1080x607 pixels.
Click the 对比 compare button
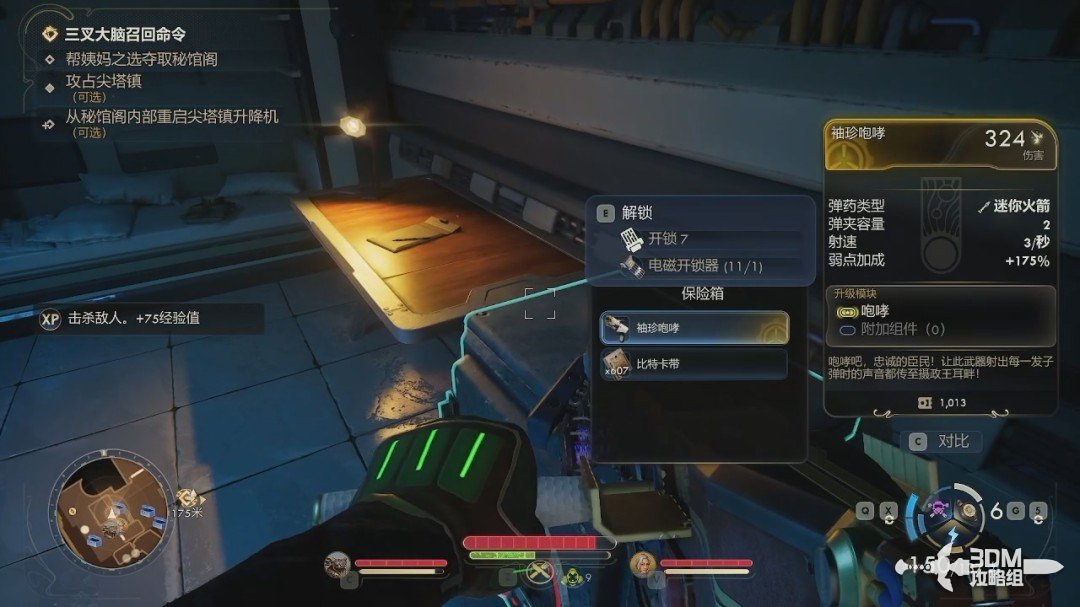[943, 441]
